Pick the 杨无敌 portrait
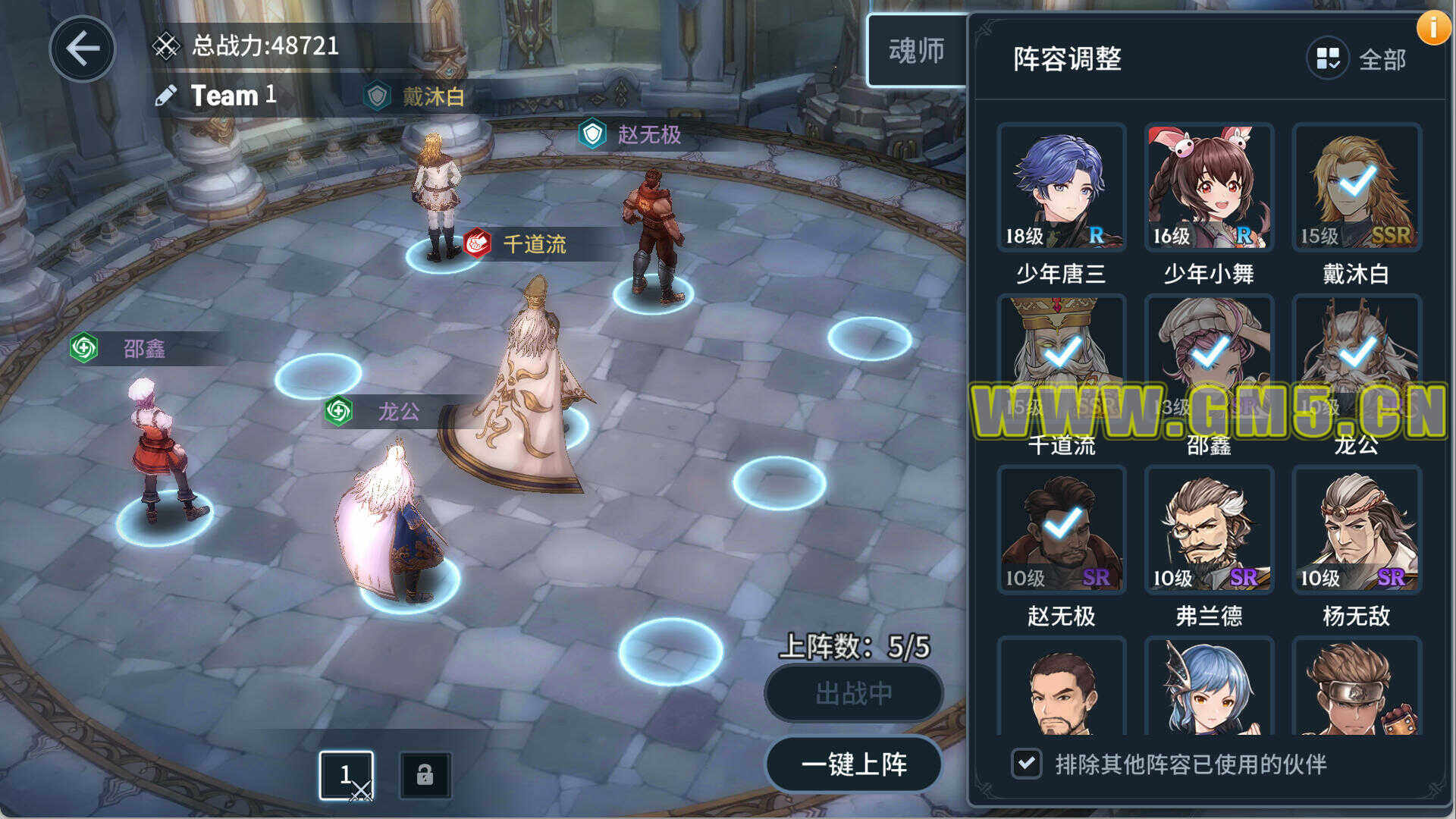The image size is (1456, 819). [x=1356, y=530]
